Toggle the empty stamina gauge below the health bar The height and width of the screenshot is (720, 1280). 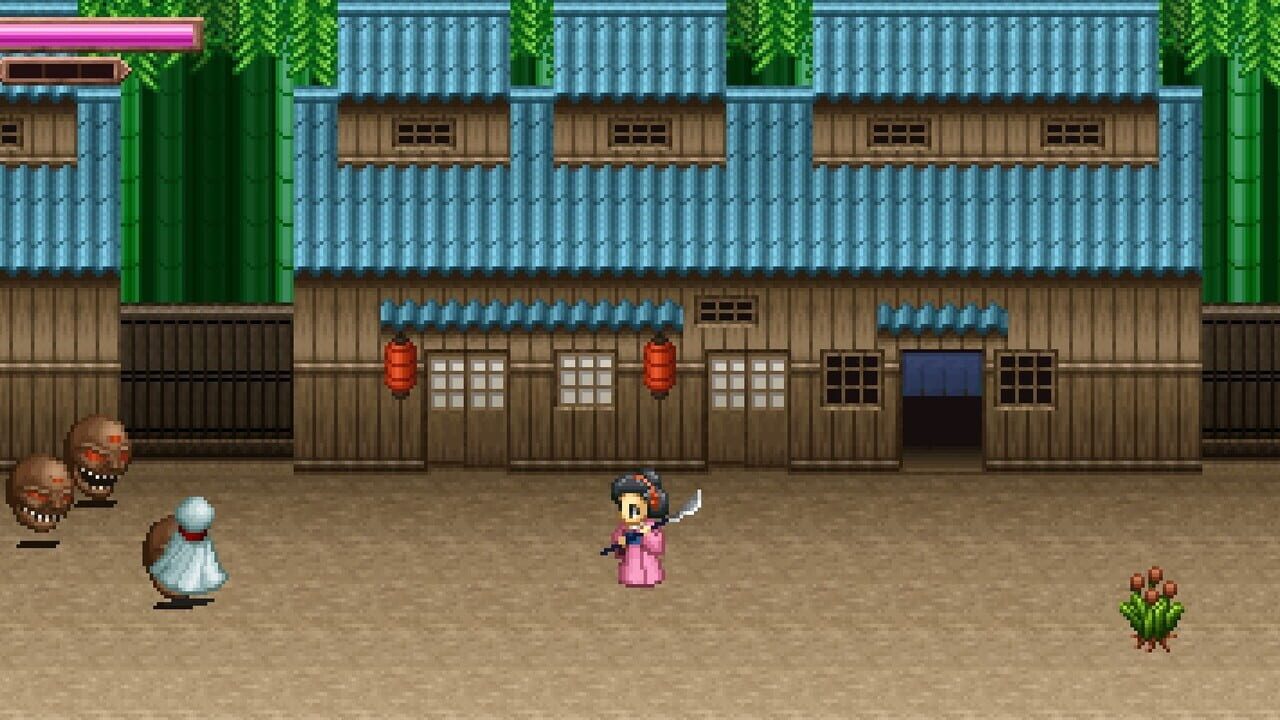click(x=60, y=70)
